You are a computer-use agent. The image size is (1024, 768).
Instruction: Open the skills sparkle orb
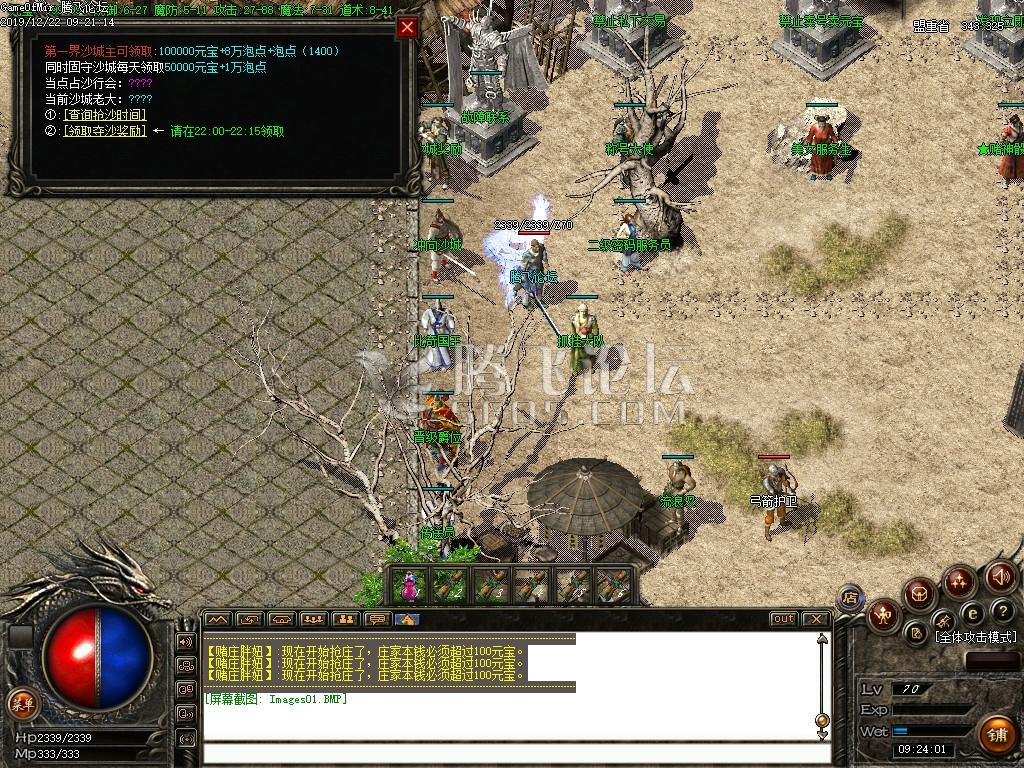point(960,580)
